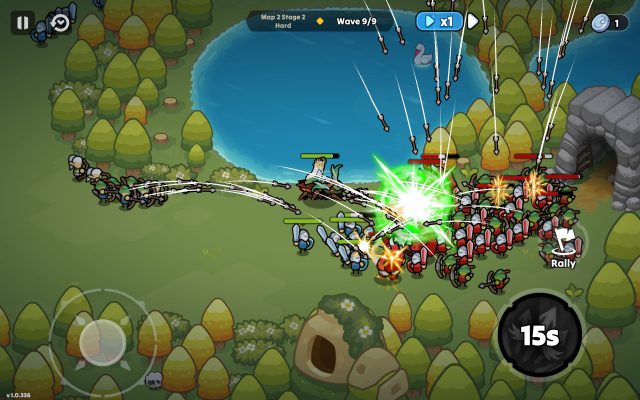
Task: Tap the Rally flag button
Action: pyautogui.click(x=563, y=243)
